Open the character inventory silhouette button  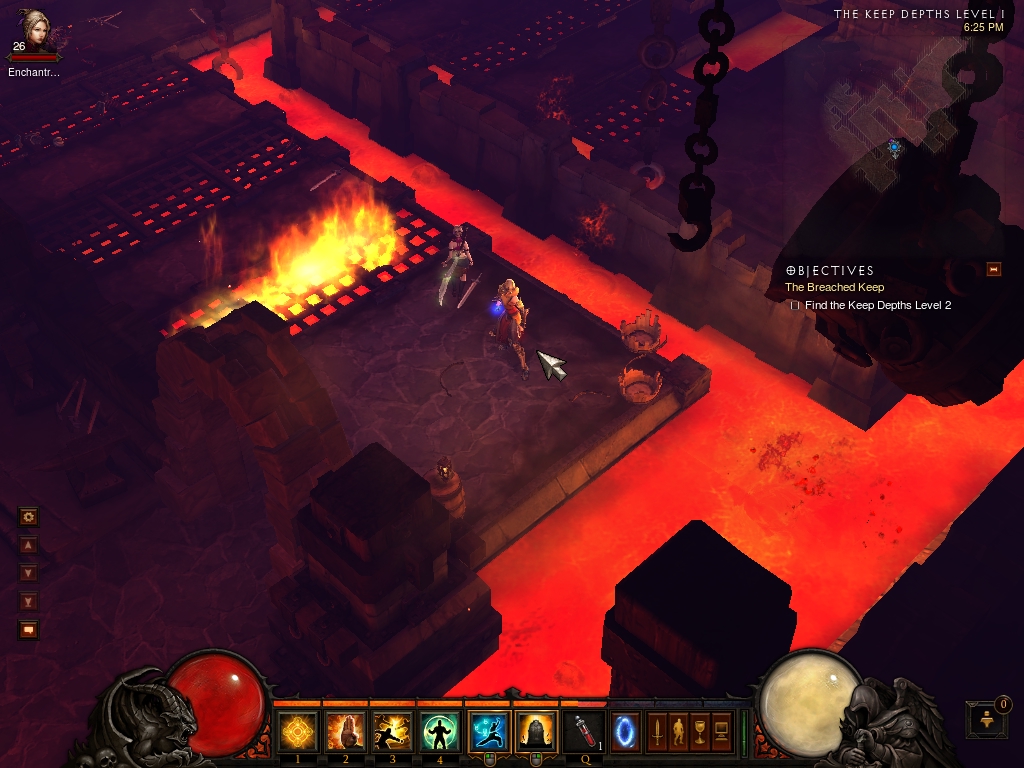pyautogui.click(x=678, y=732)
